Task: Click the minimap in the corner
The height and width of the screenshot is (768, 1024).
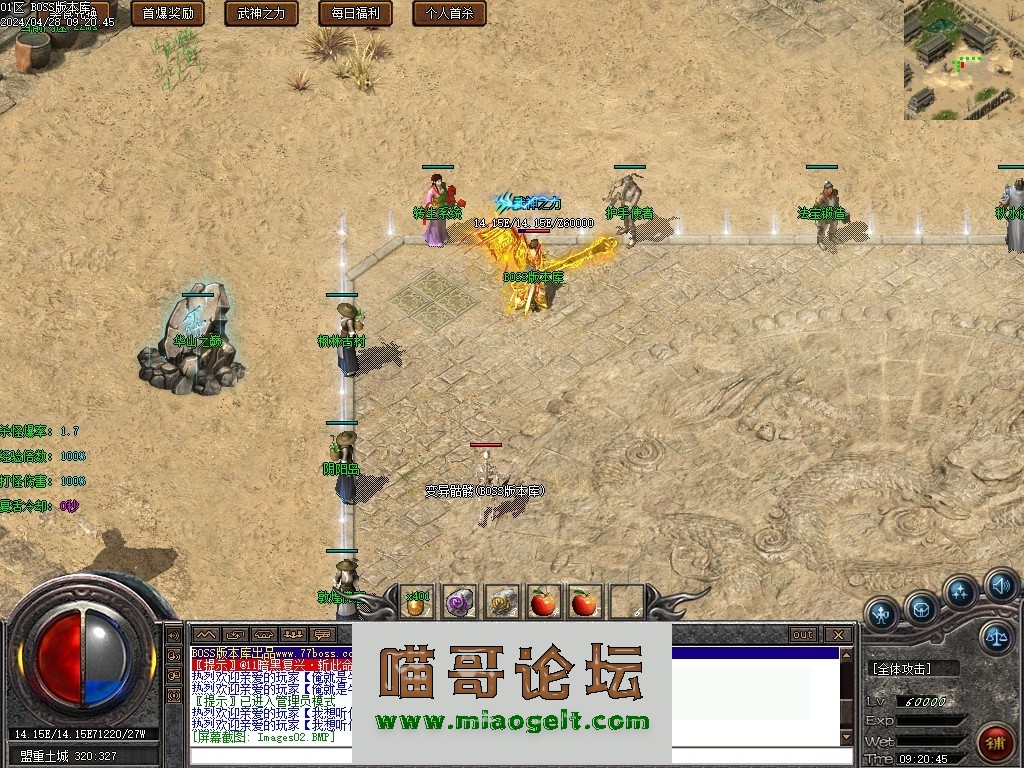Action: click(x=963, y=60)
